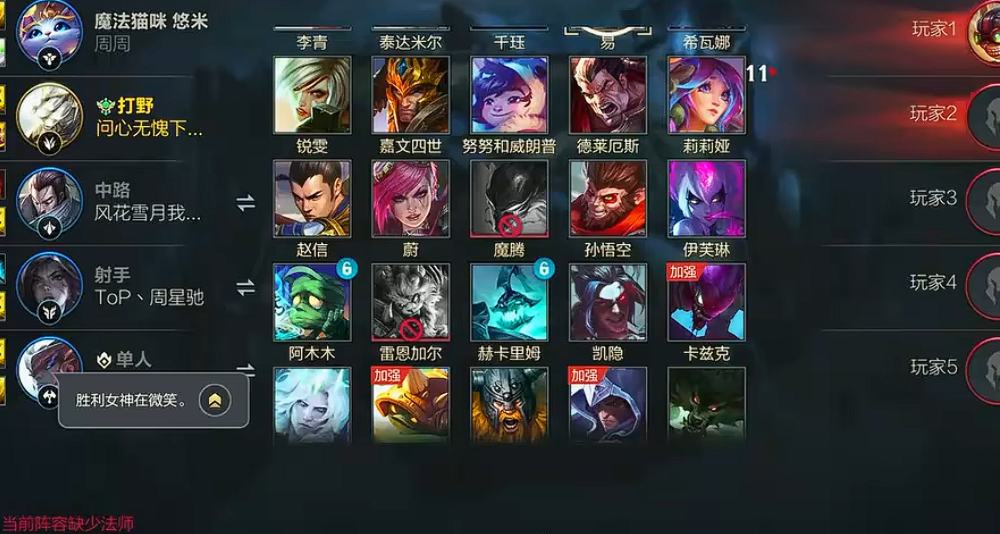Select the pink-haired champion Vi (蔚)

(411, 199)
